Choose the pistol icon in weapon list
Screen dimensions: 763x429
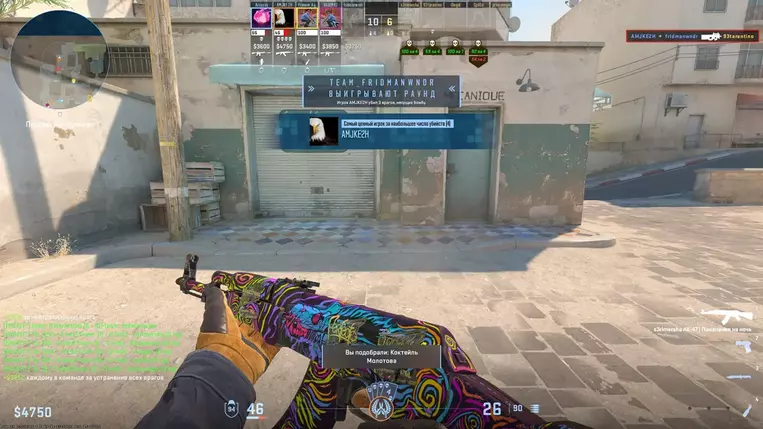[x=743, y=346]
